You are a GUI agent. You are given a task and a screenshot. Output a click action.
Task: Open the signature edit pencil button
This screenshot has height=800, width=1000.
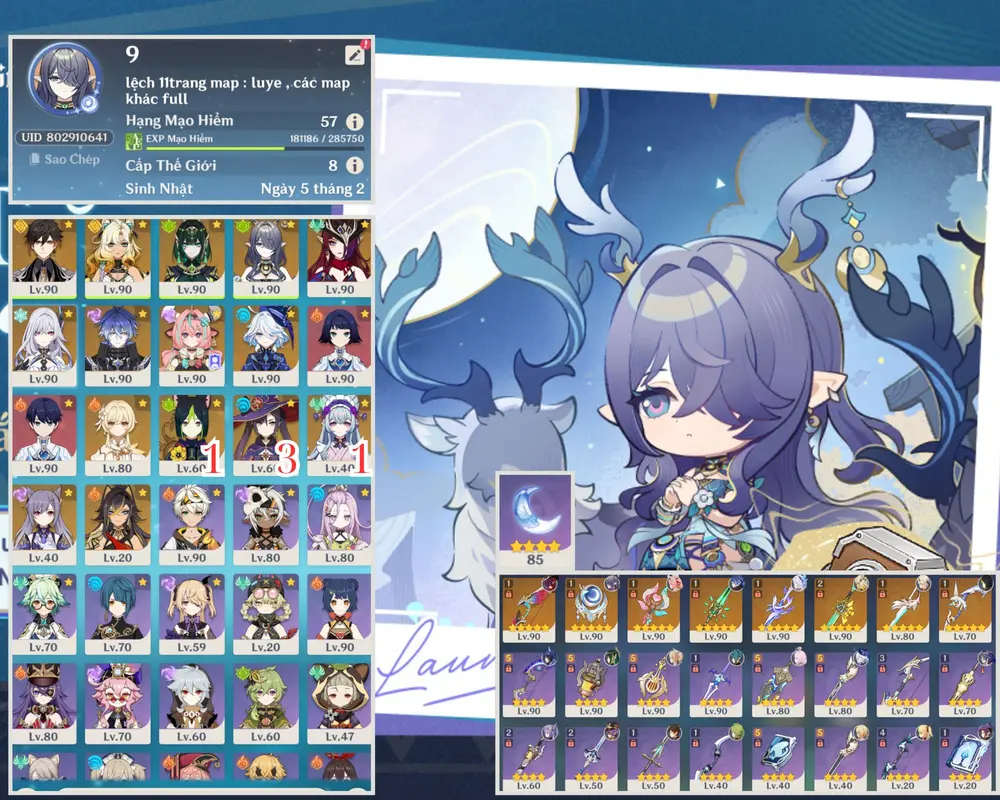pos(354,56)
